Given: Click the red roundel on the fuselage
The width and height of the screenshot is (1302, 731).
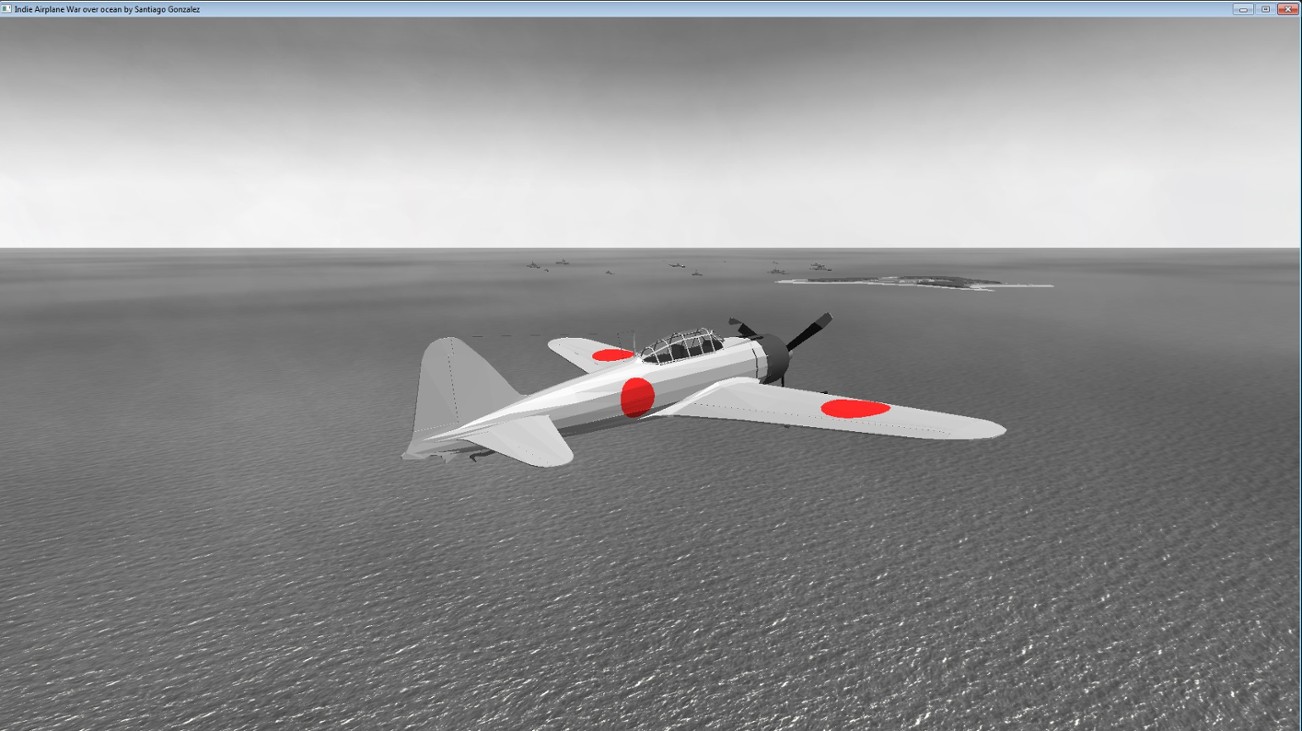Looking at the screenshot, I should (x=636, y=394).
